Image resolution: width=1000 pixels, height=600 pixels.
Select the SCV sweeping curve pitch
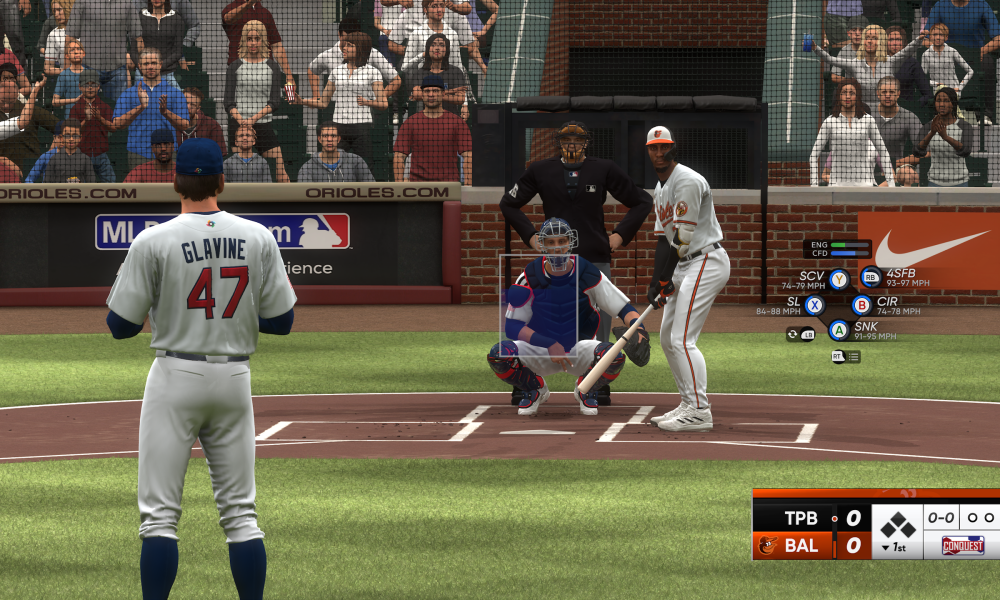pyautogui.click(x=838, y=279)
